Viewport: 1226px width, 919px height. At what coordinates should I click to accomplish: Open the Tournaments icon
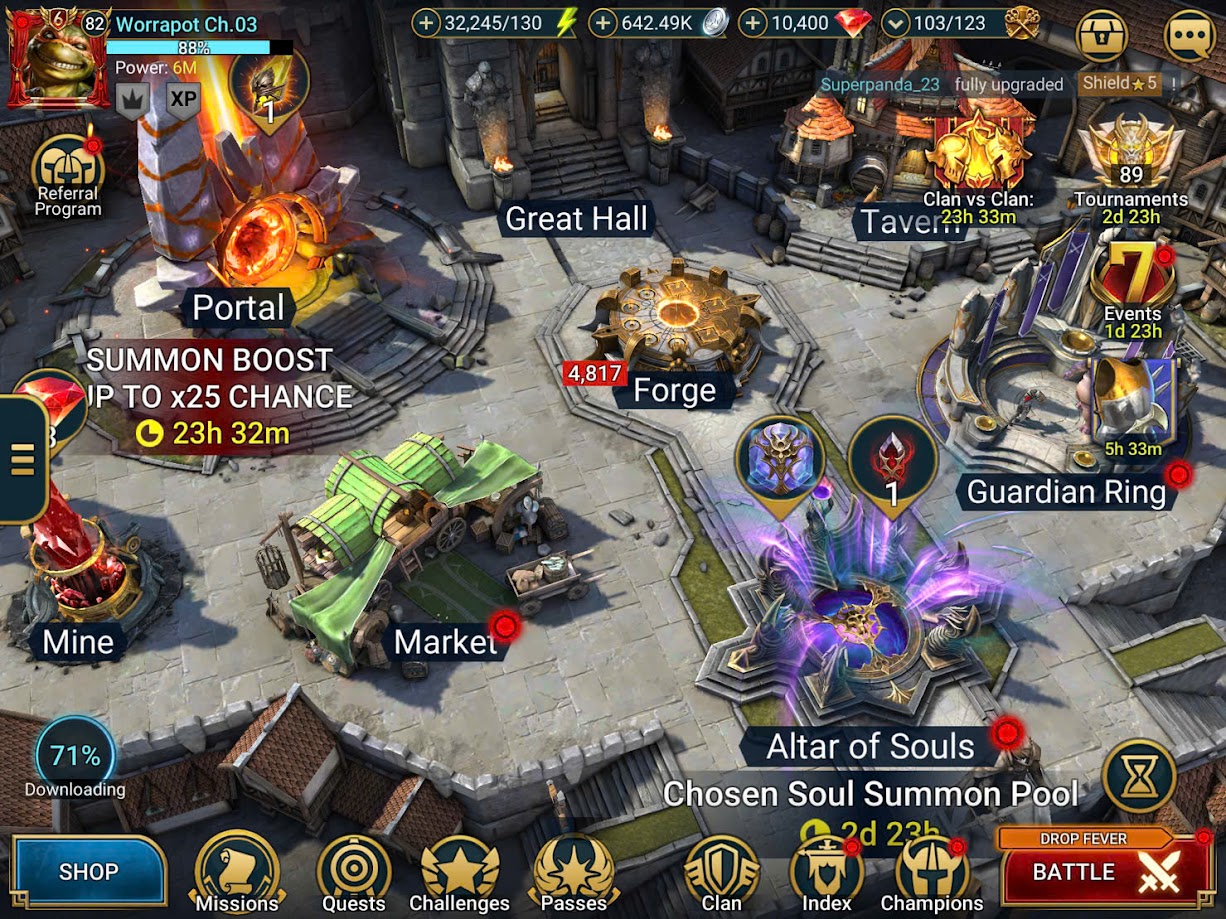[x=1130, y=162]
